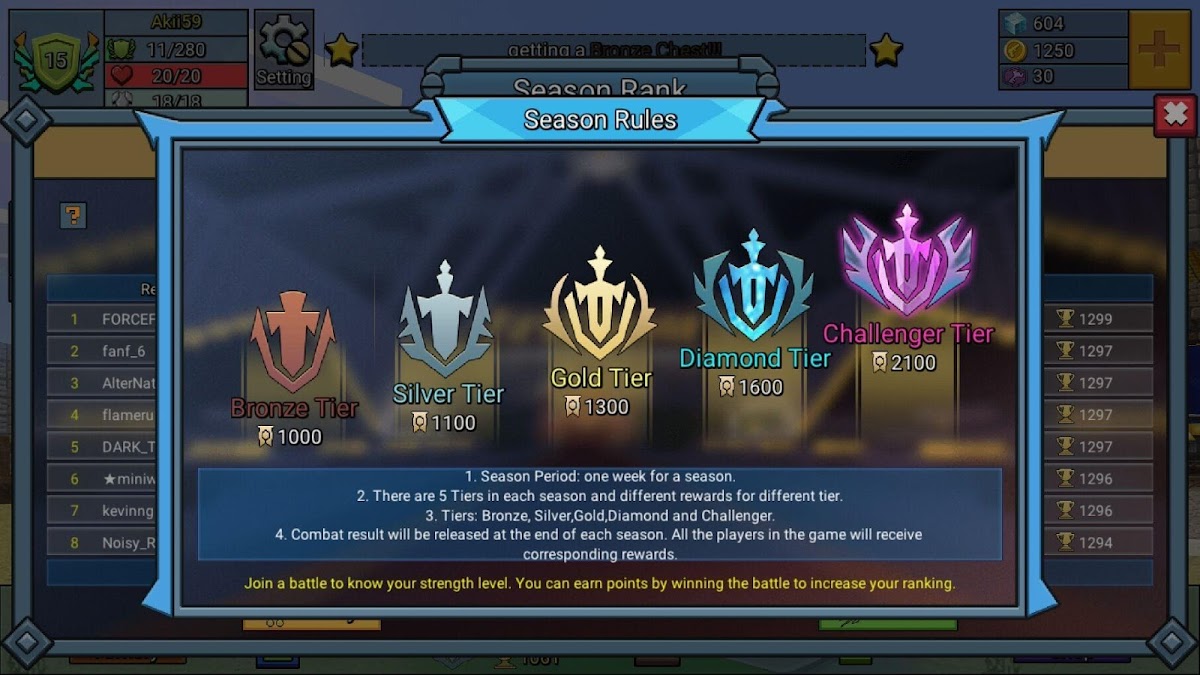Click the question mark help icon

pos(73,215)
